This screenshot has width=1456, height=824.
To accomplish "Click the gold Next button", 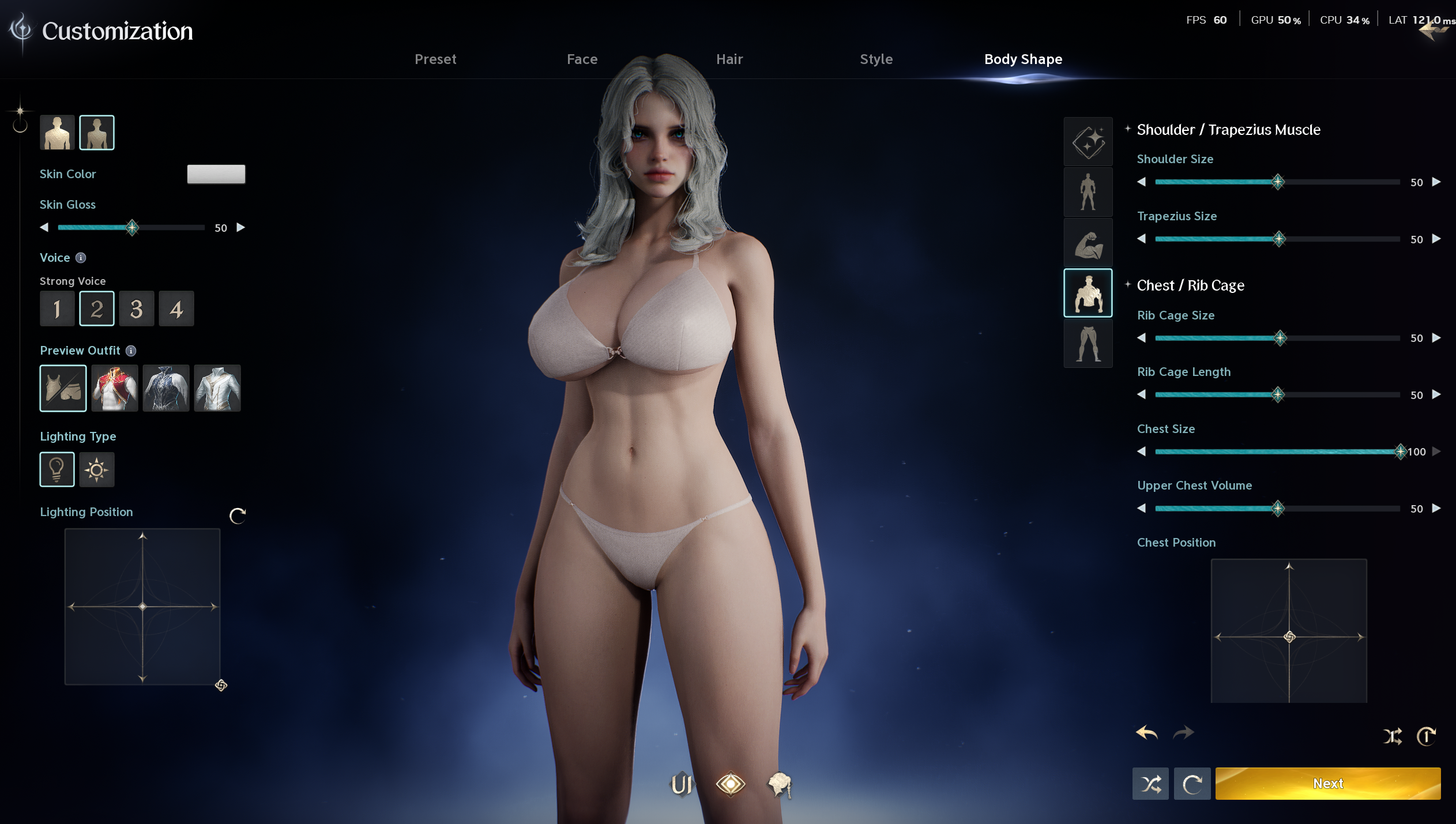I will (x=1327, y=784).
